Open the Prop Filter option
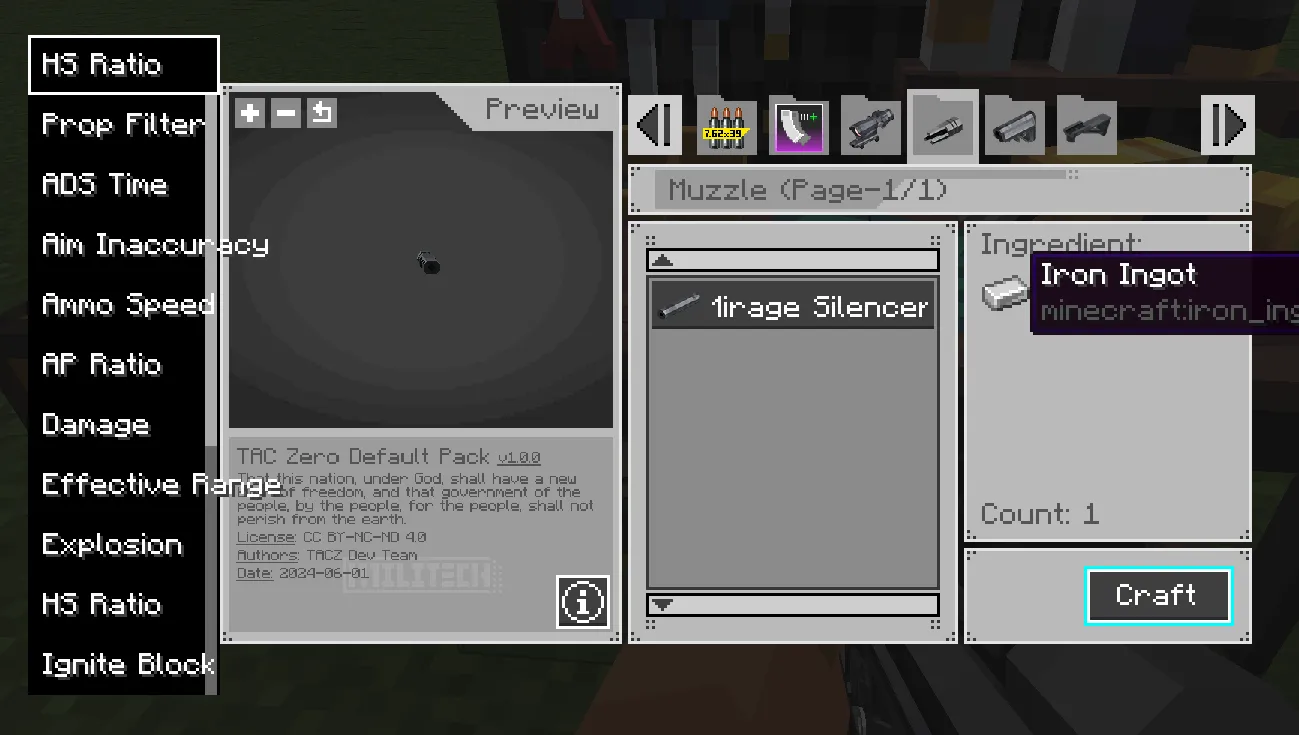Viewport: 1299px width, 735px height. (122, 124)
